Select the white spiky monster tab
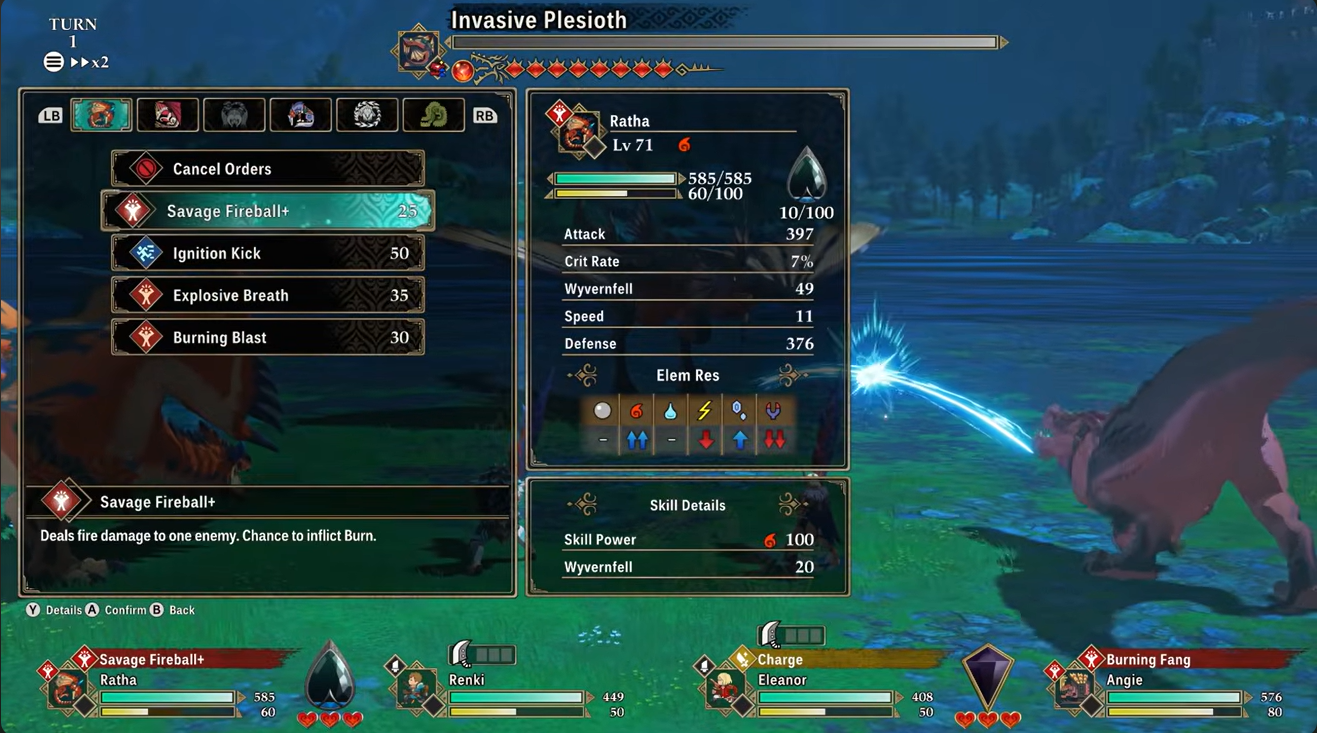1317x733 pixels. click(x=367, y=115)
